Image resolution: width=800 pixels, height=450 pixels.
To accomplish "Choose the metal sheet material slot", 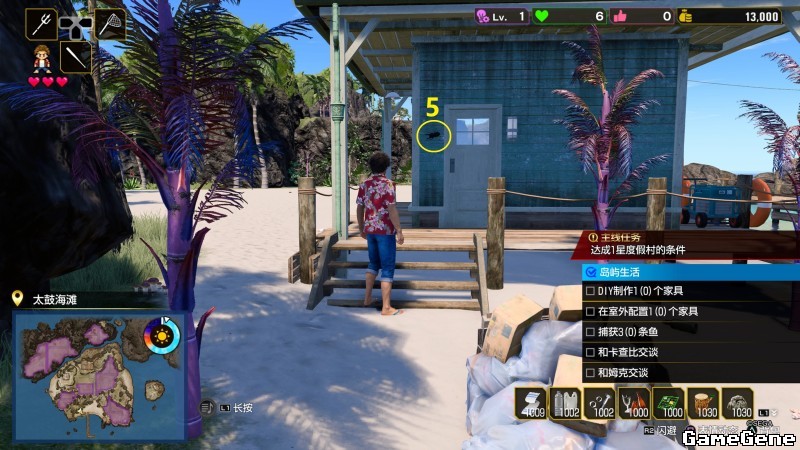I will 534,402.
